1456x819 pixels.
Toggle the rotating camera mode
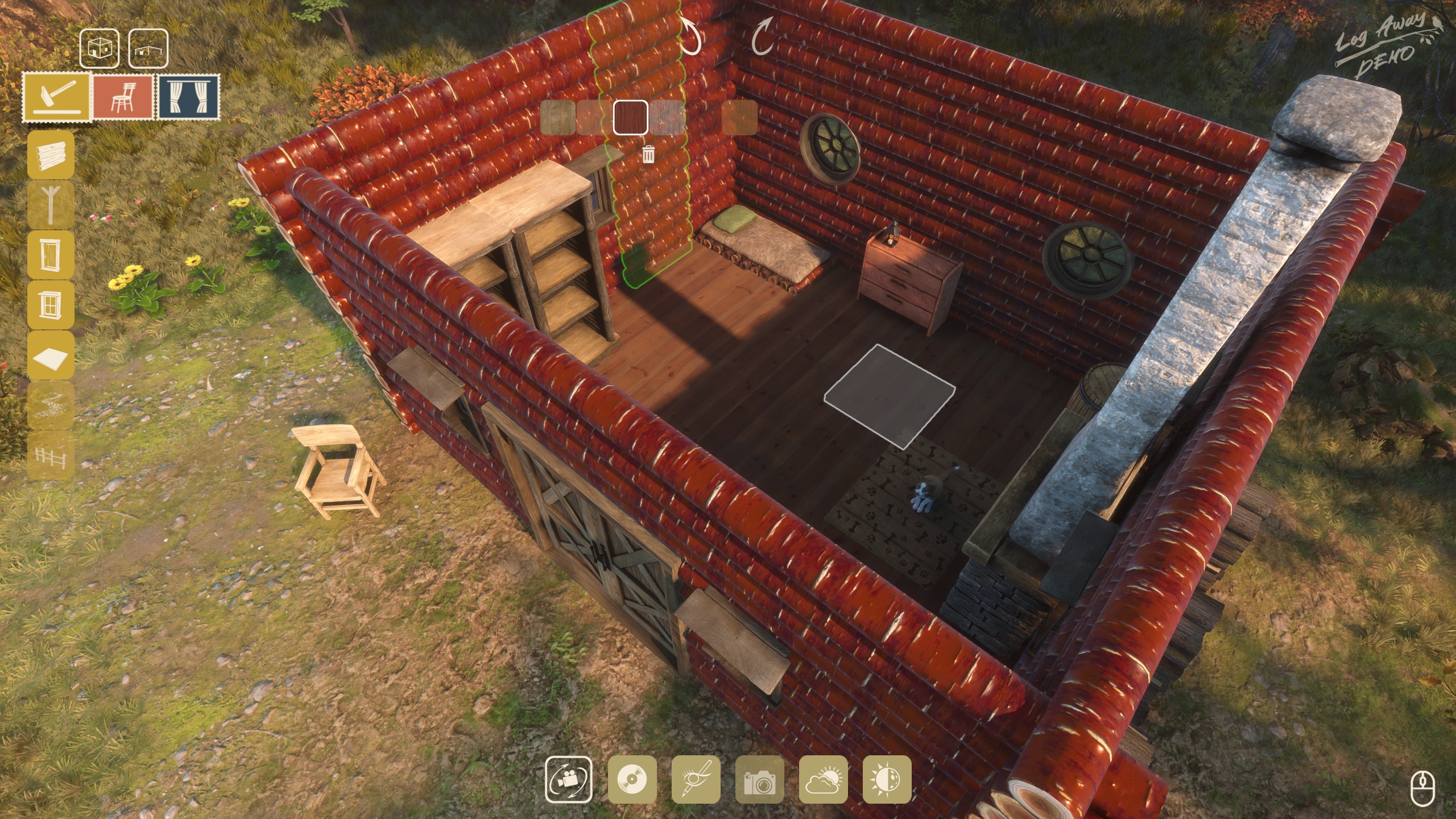(x=568, y=779)
